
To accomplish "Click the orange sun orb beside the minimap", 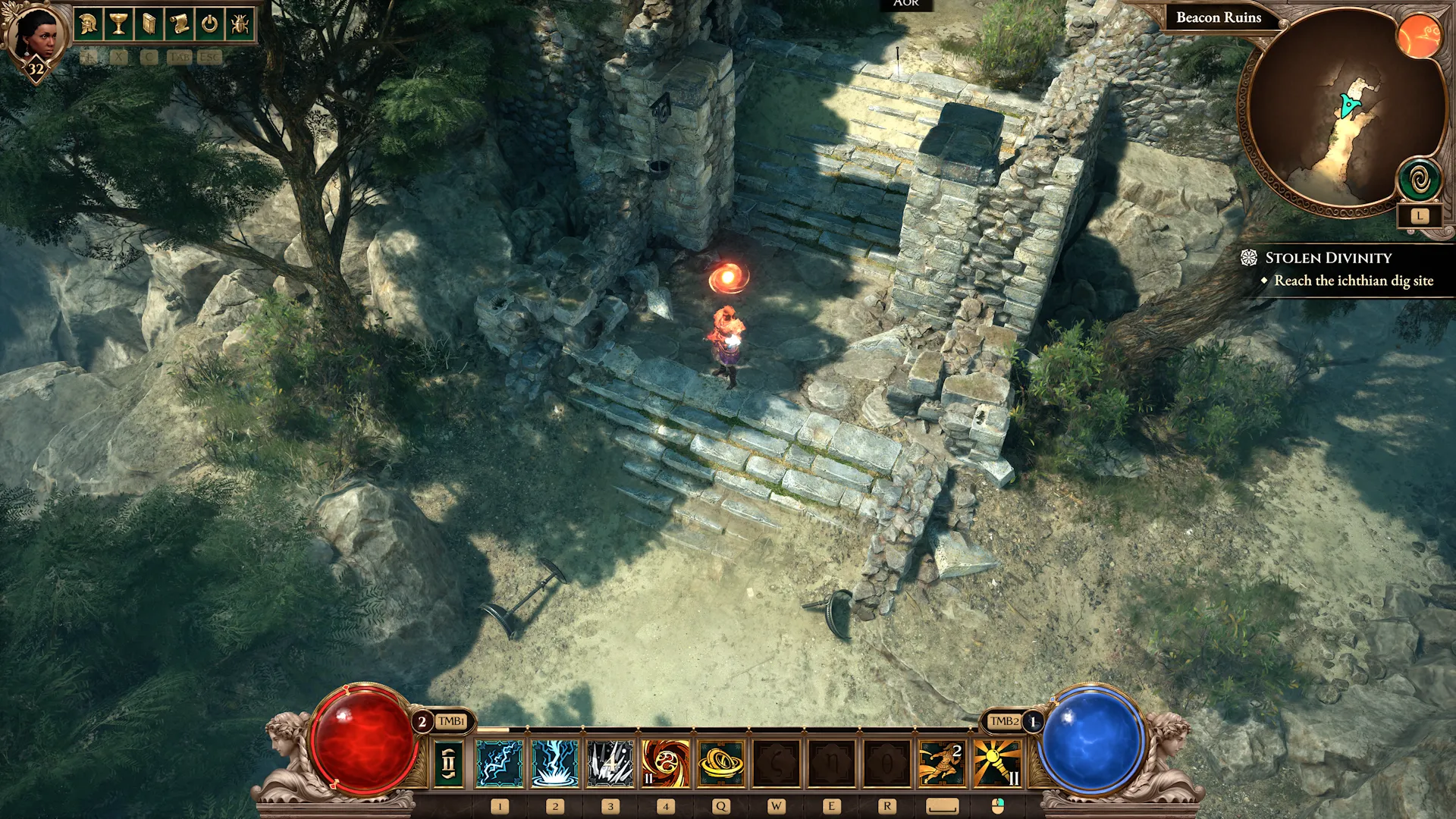I will pos(1419,36).
